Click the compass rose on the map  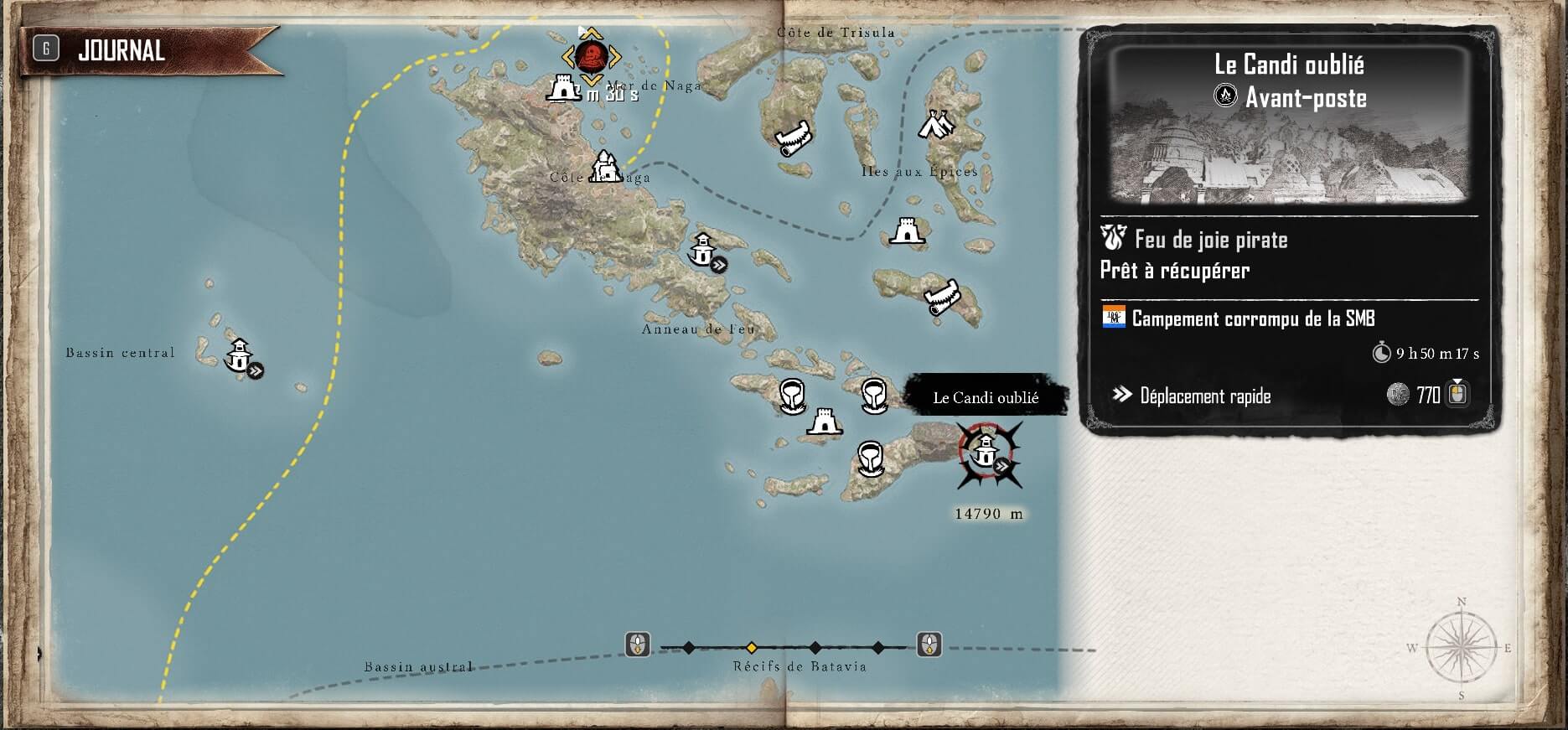pos(1461,648)
